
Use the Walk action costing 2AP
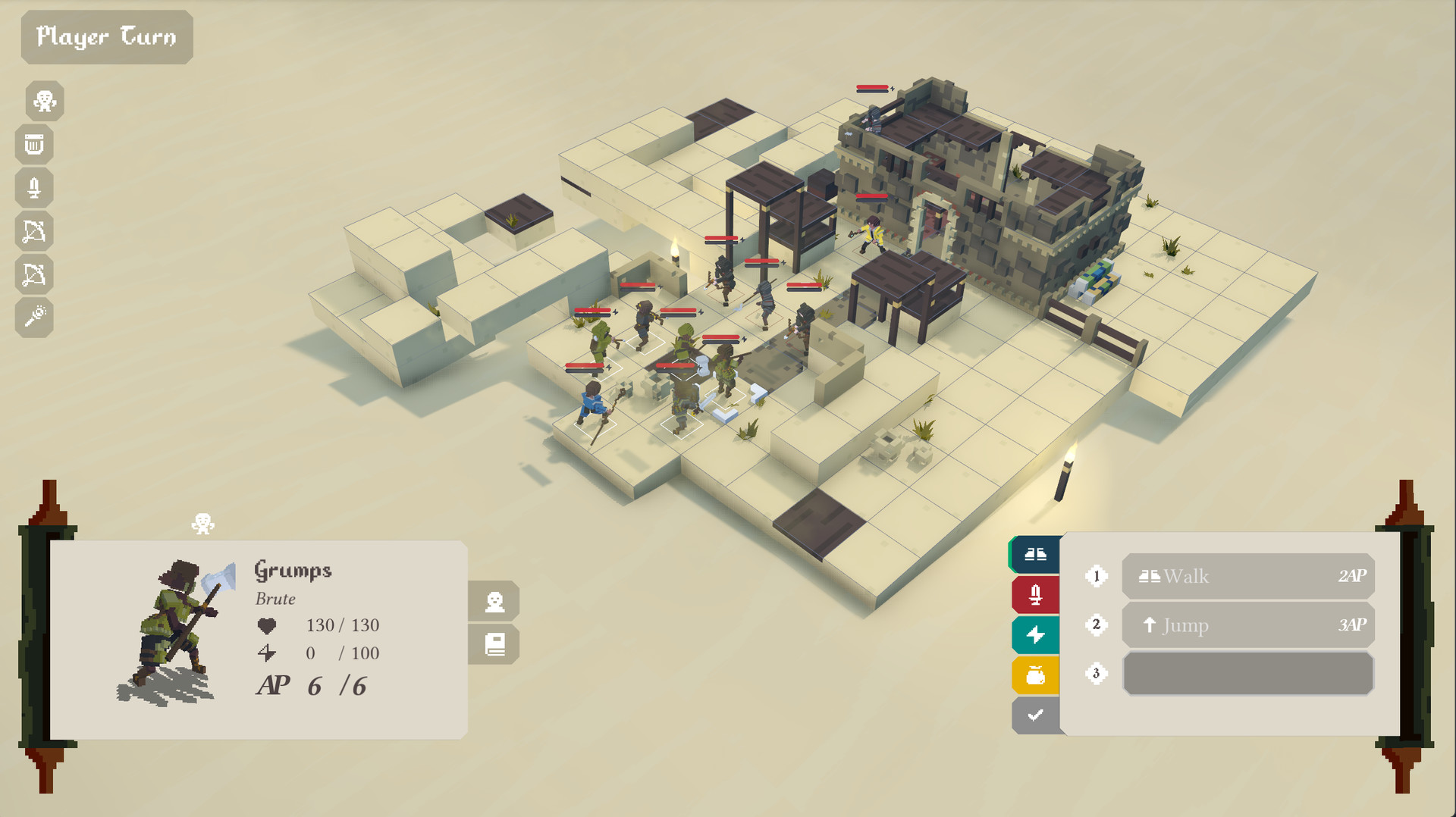(1247, 577)
